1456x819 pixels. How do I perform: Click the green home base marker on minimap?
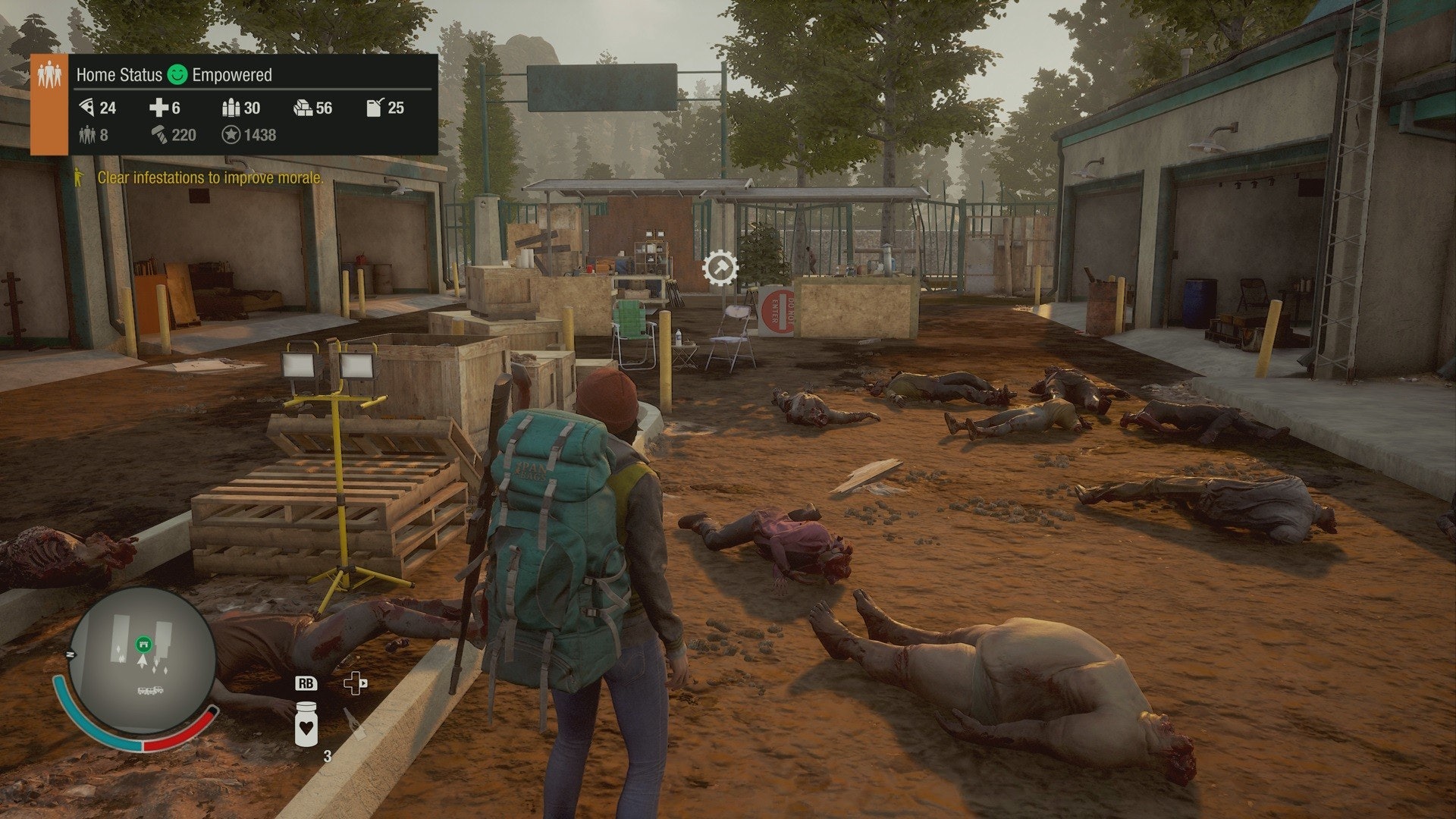tap(143, 645)
